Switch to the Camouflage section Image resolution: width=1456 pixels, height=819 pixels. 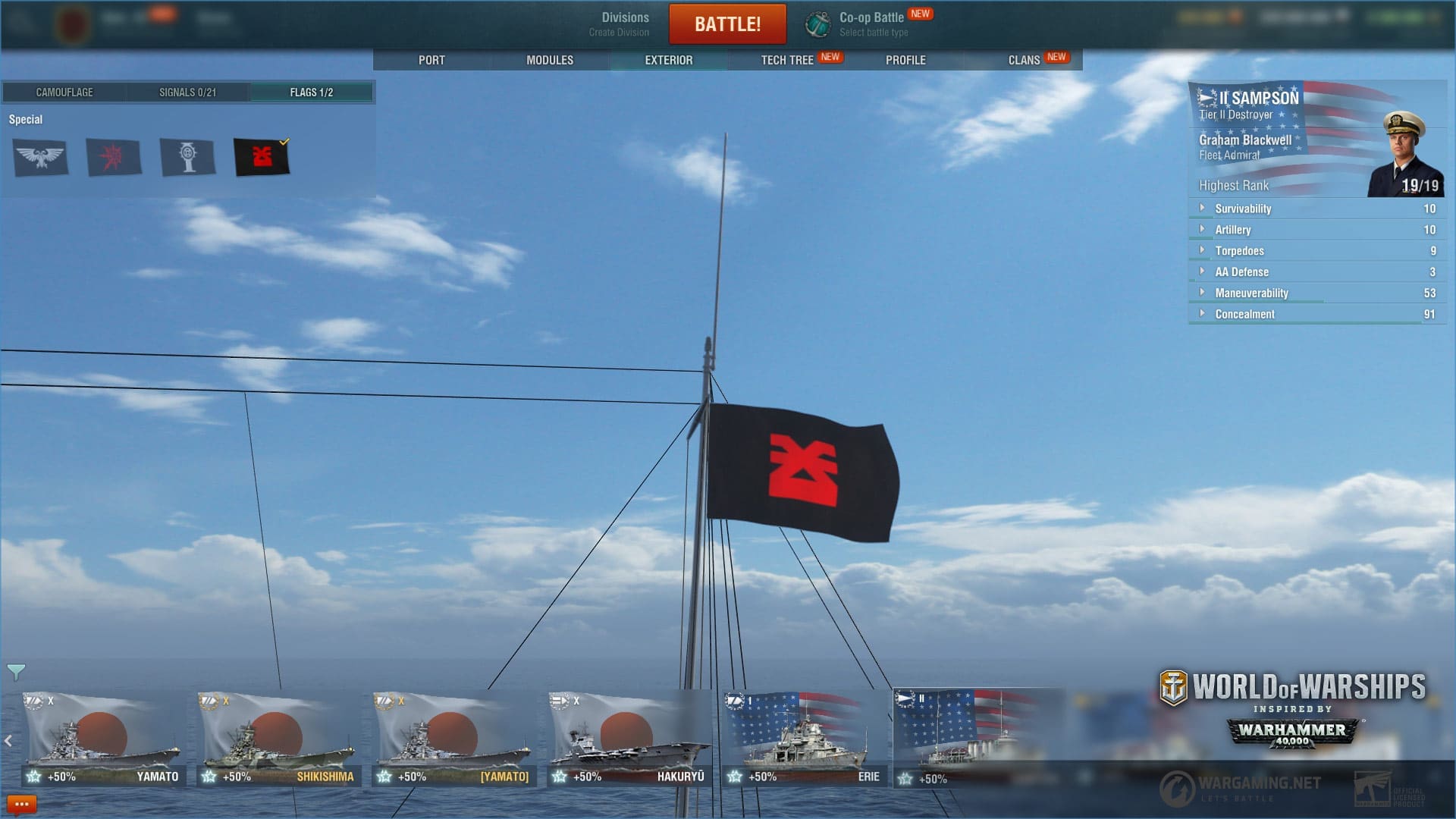click(x=64, y=93)
